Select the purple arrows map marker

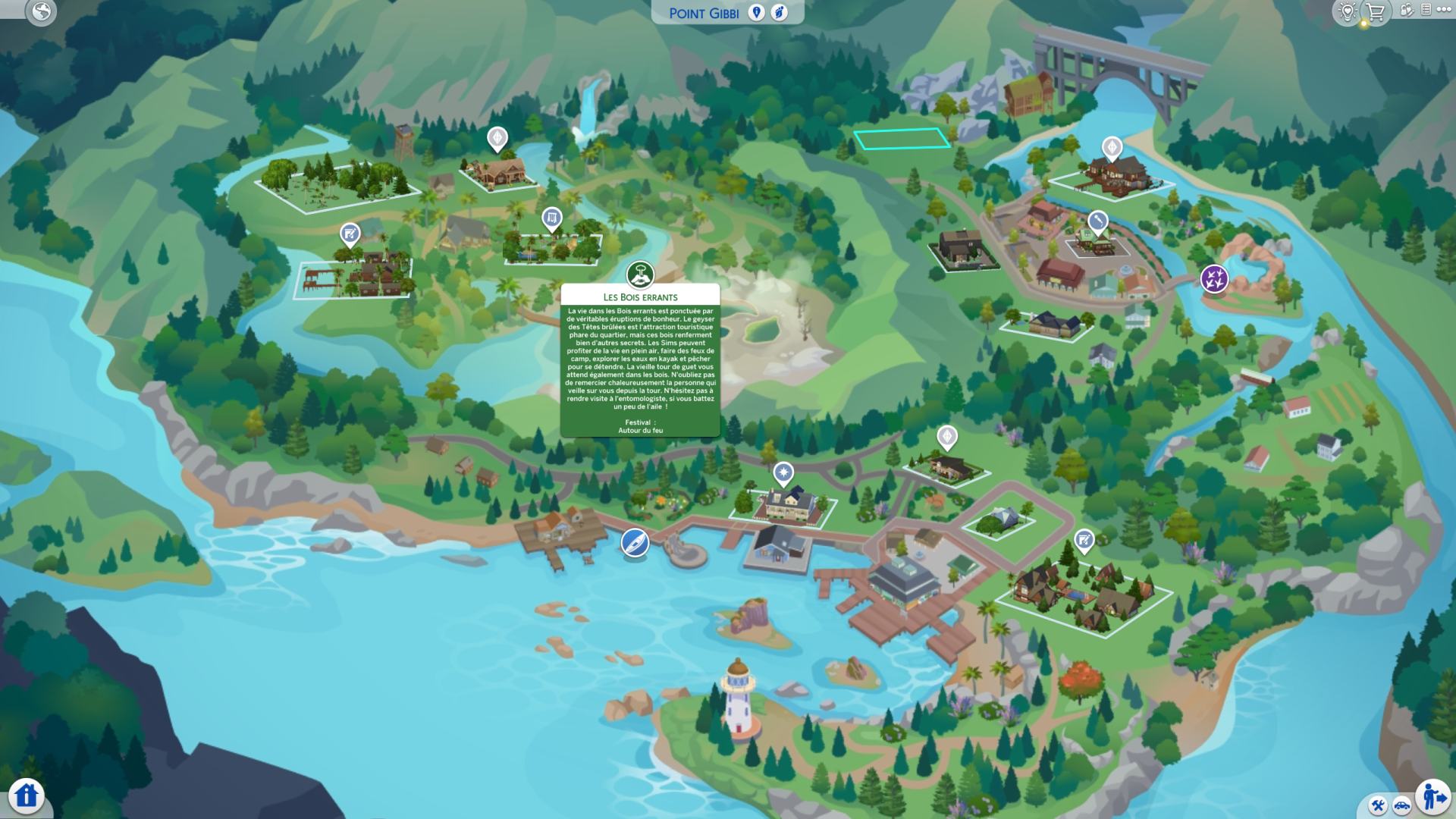point(1214,278)
